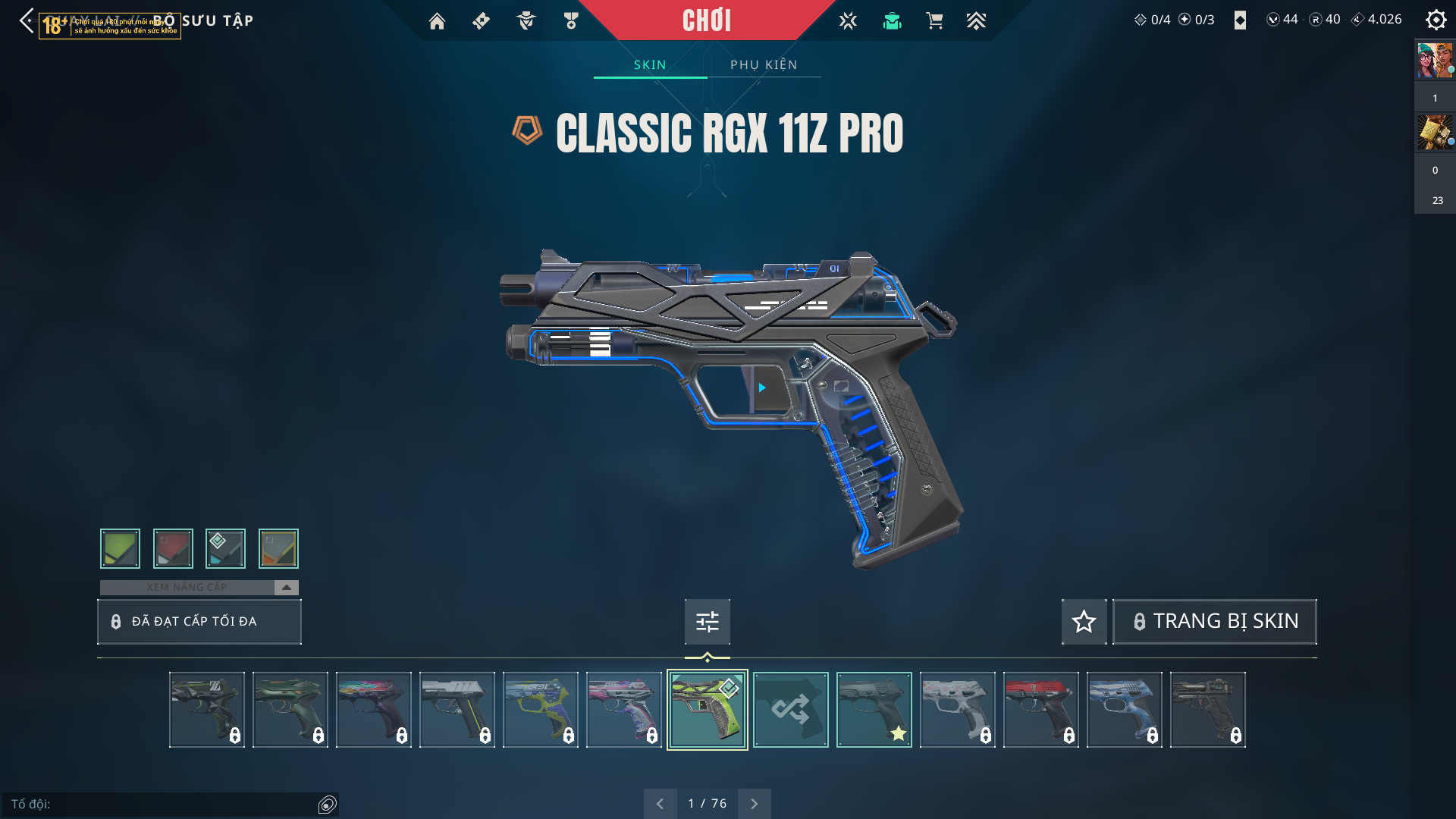Go back with the top-left arrow

pyautogui.click(x=27, y=20)
